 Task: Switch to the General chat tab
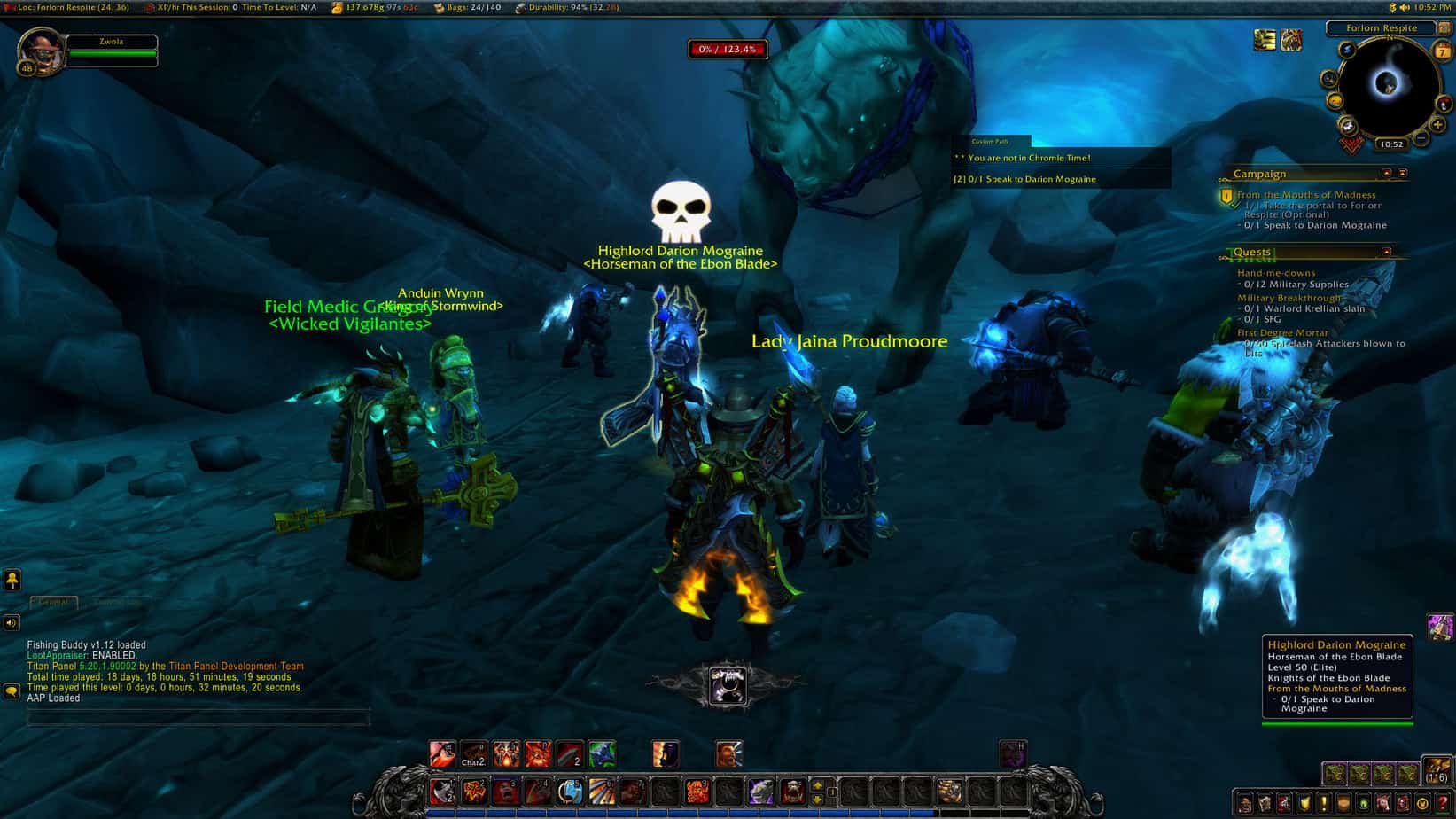(53, 602)
